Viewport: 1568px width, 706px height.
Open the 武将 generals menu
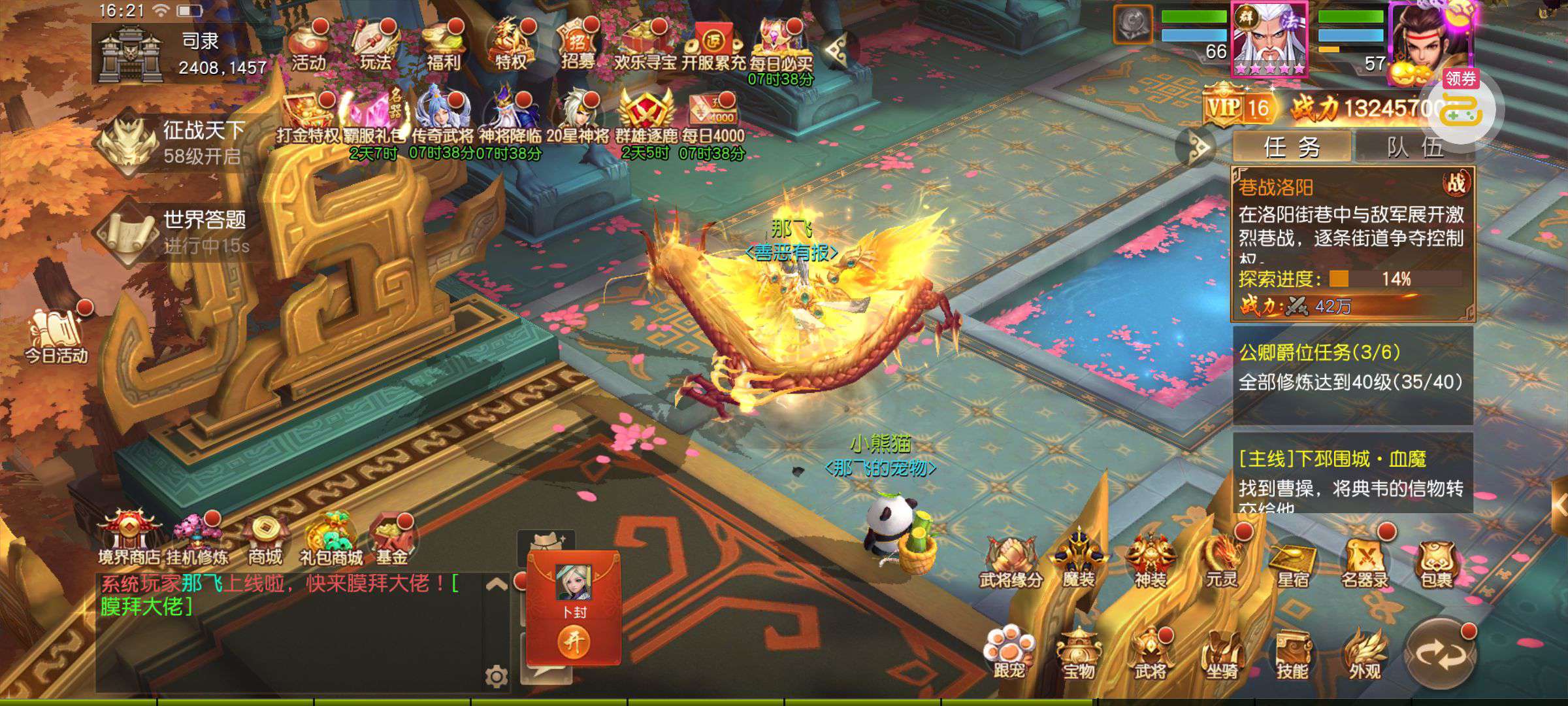[x=1150, y=654]
